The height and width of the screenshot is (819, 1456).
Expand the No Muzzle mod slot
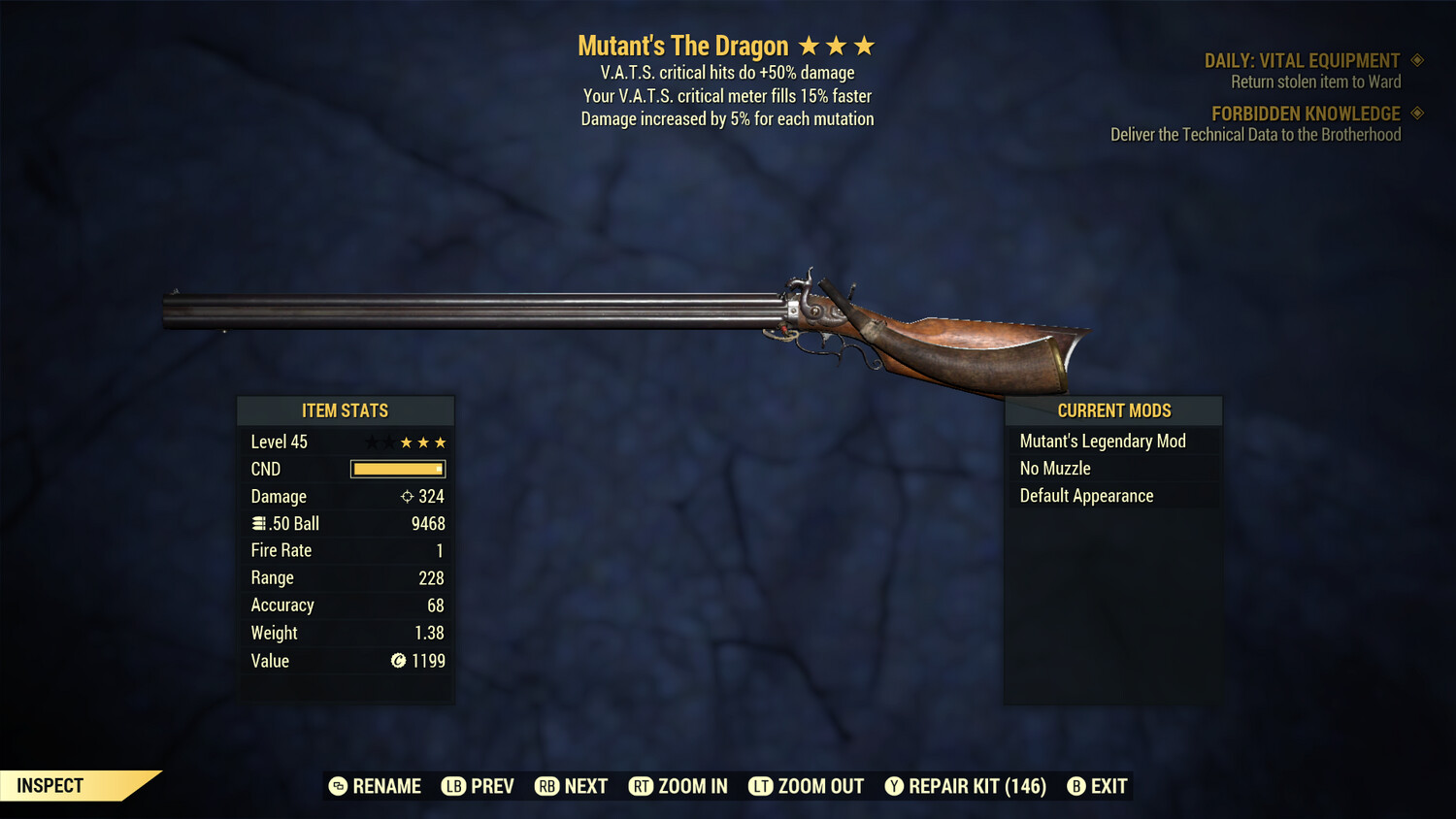click(1054, 468)
